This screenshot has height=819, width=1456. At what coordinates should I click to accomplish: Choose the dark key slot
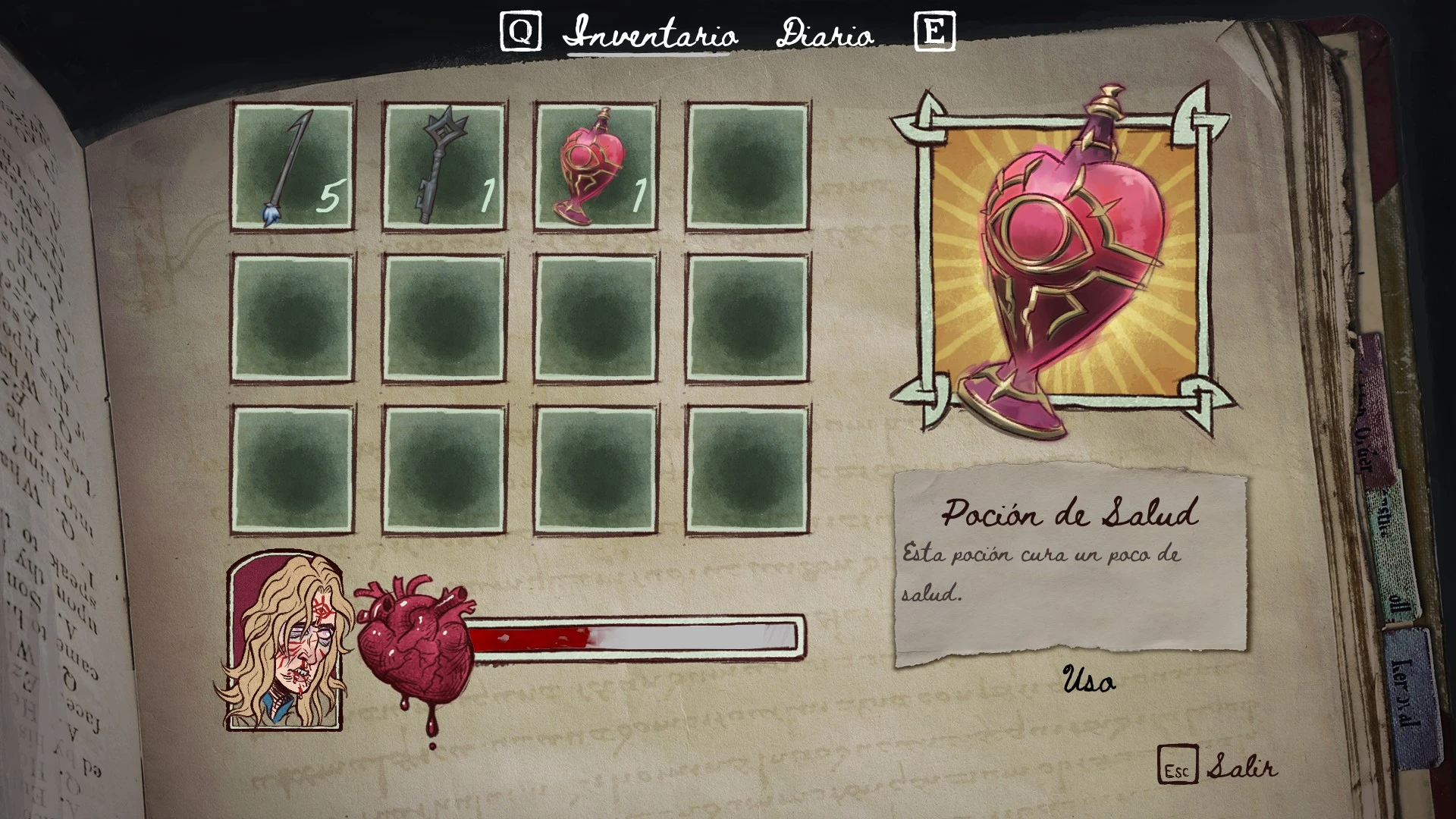(x=444, y=167)
